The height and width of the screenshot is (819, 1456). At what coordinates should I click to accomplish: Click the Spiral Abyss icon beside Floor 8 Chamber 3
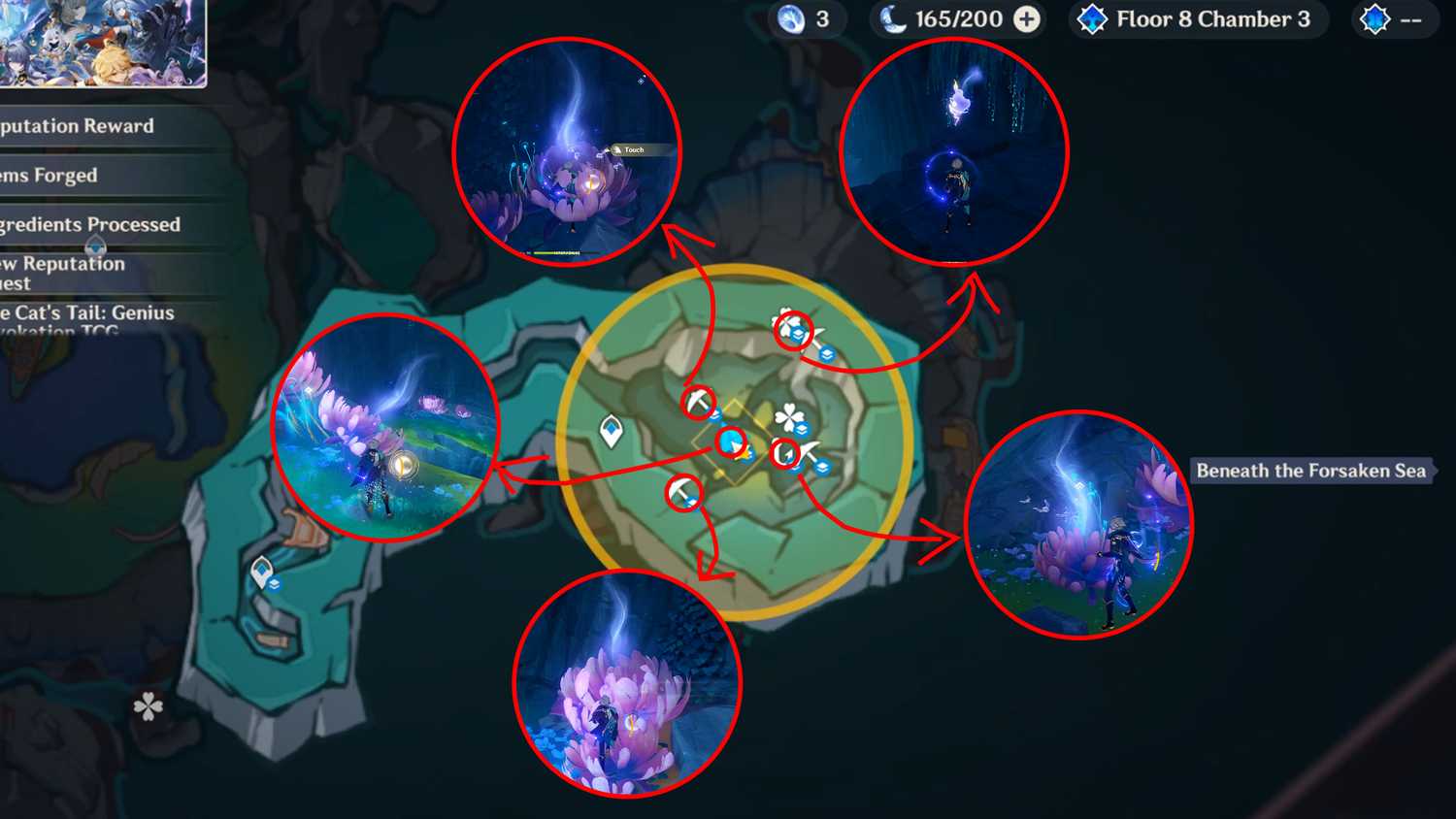coord(1092,18)
